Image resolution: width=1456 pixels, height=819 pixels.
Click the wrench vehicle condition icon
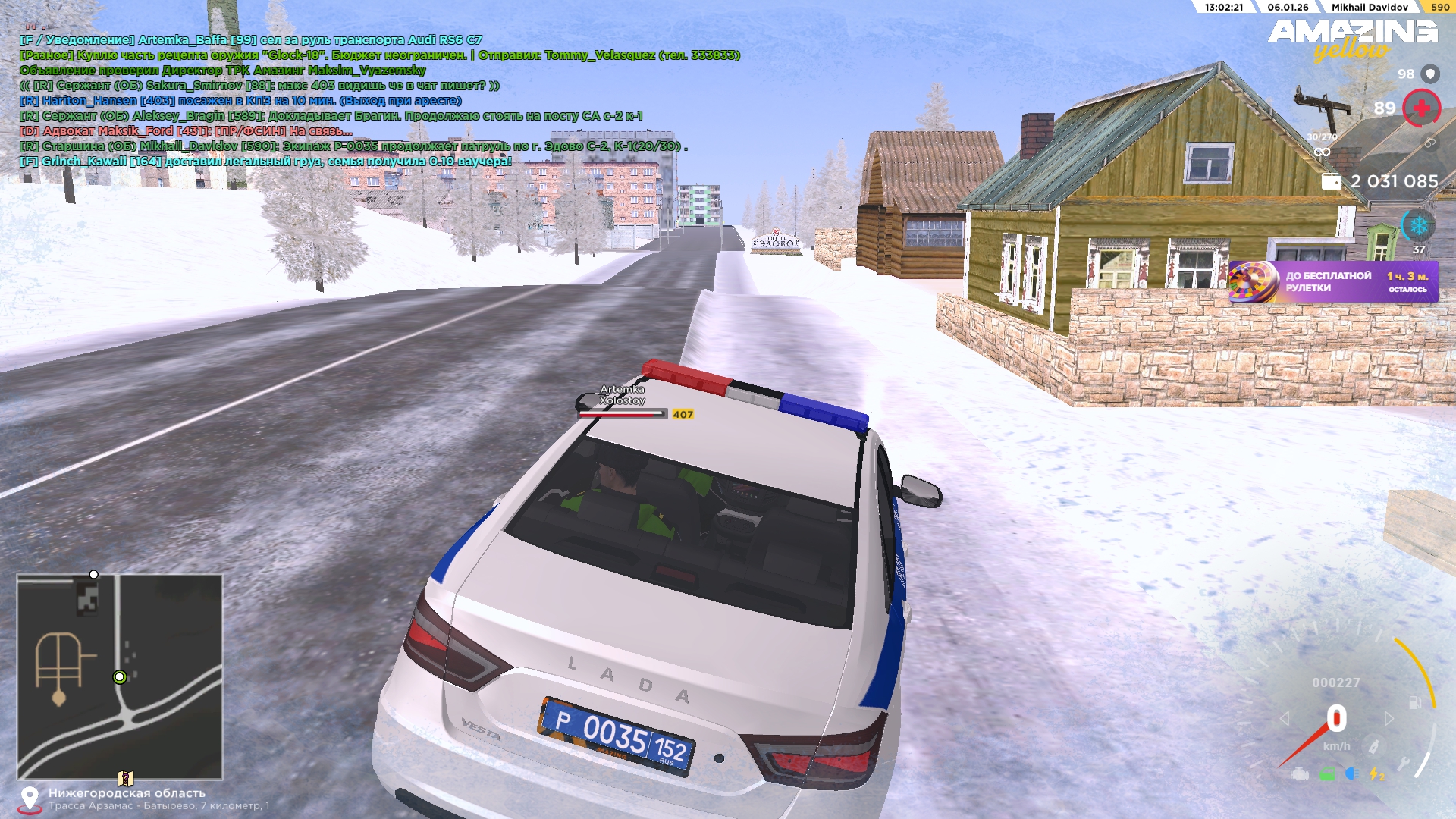tap(1404, 764)
